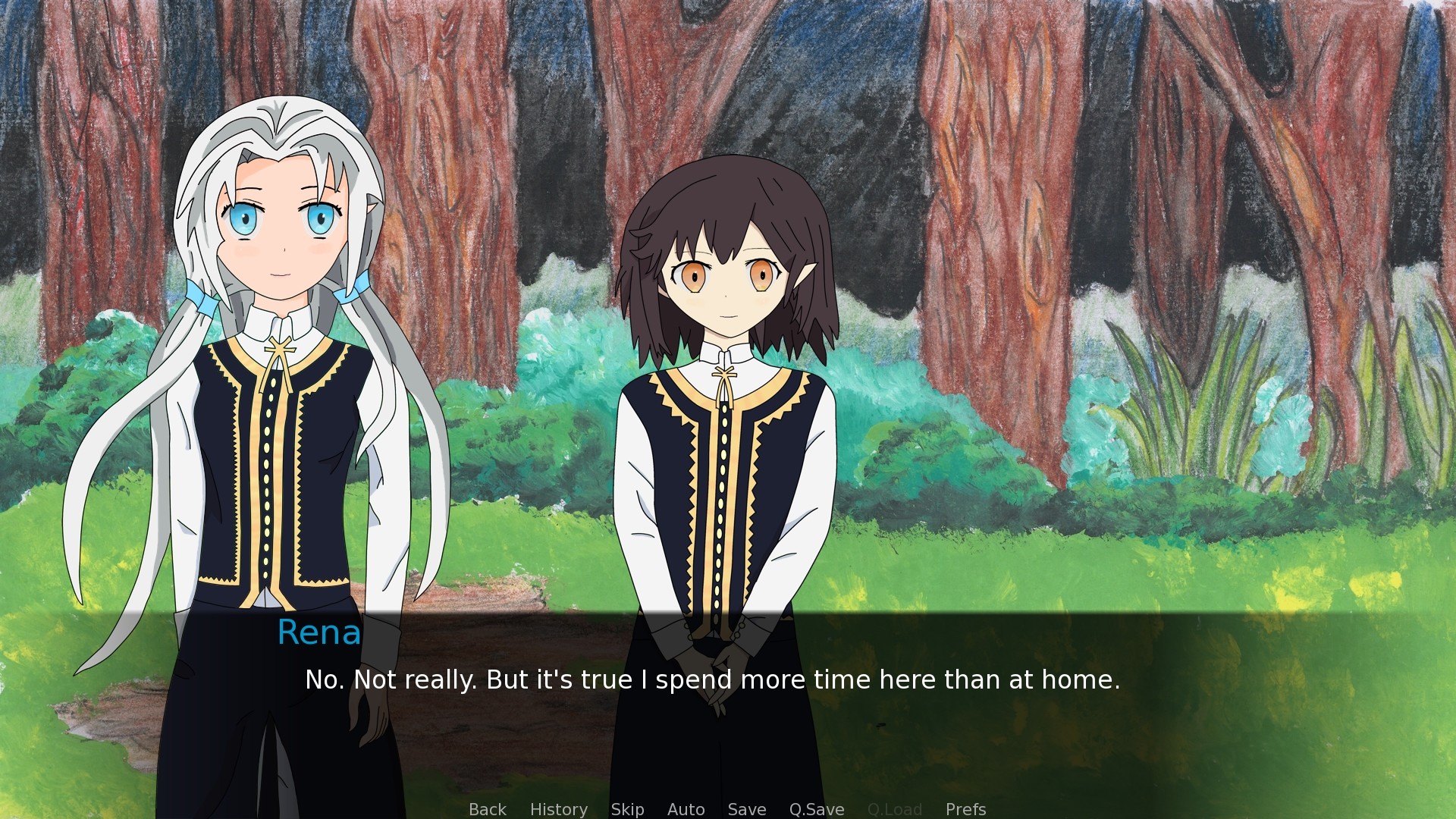Activate Skip to fast-forward dialogue
Screen dimensions: 1456x819
pyautogui.click(x=627, y=809)
